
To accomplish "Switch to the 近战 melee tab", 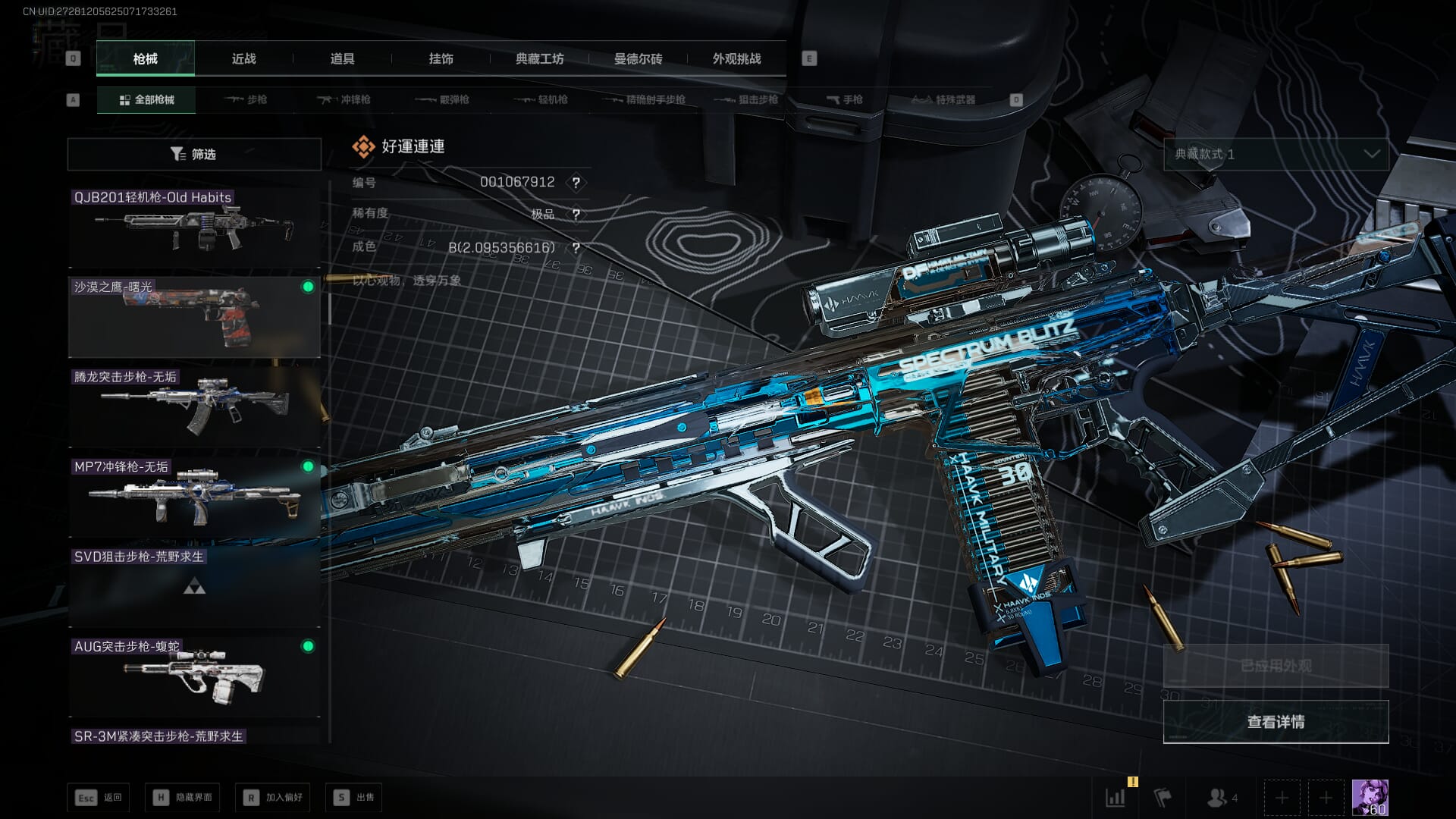I will 243,58.
